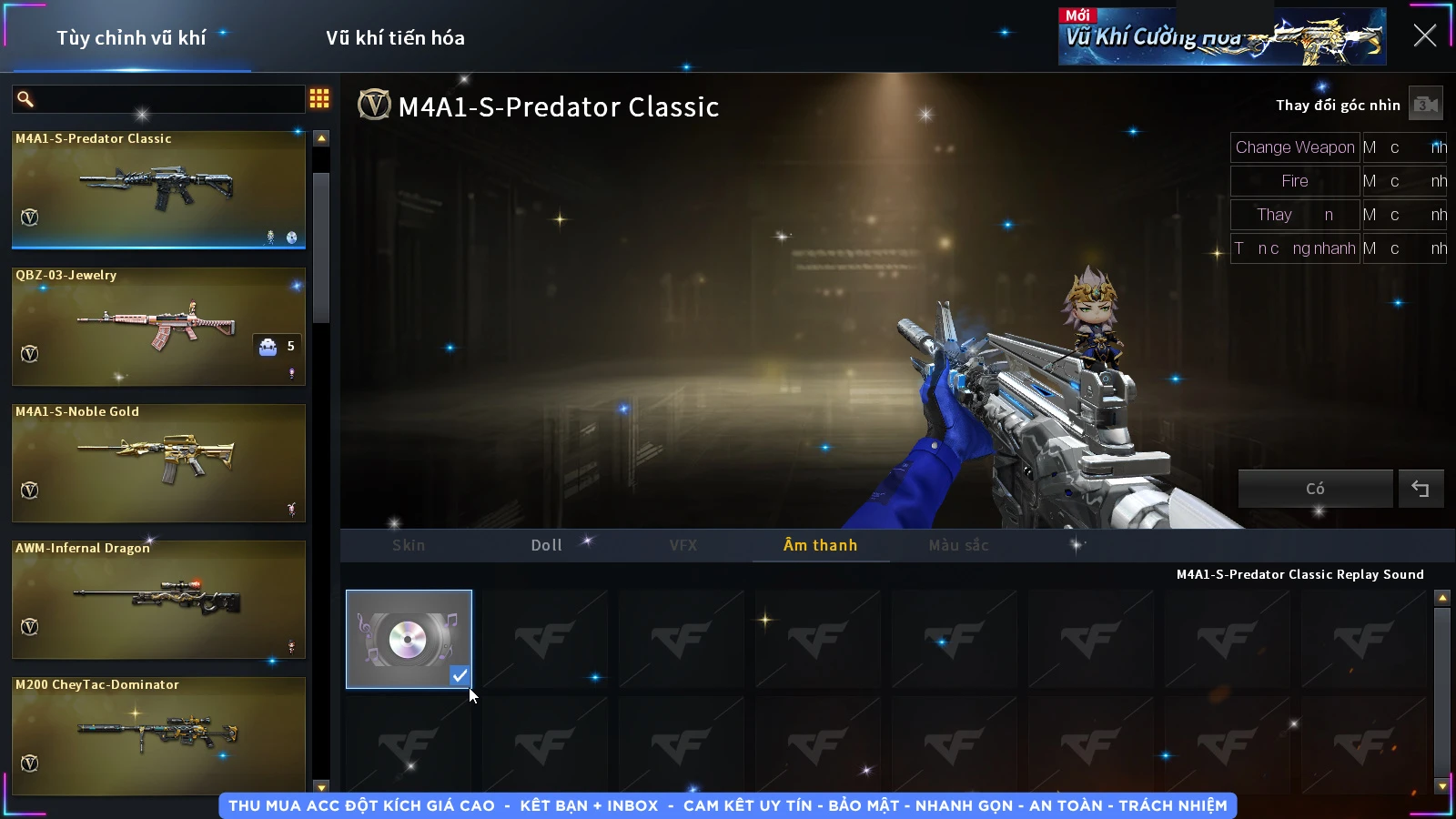This screenshot has width=1456, height=819.
Task: Select the M200 CheyTac-Dominator rifle
Action: pyautogui.click(x=158, y=733)
